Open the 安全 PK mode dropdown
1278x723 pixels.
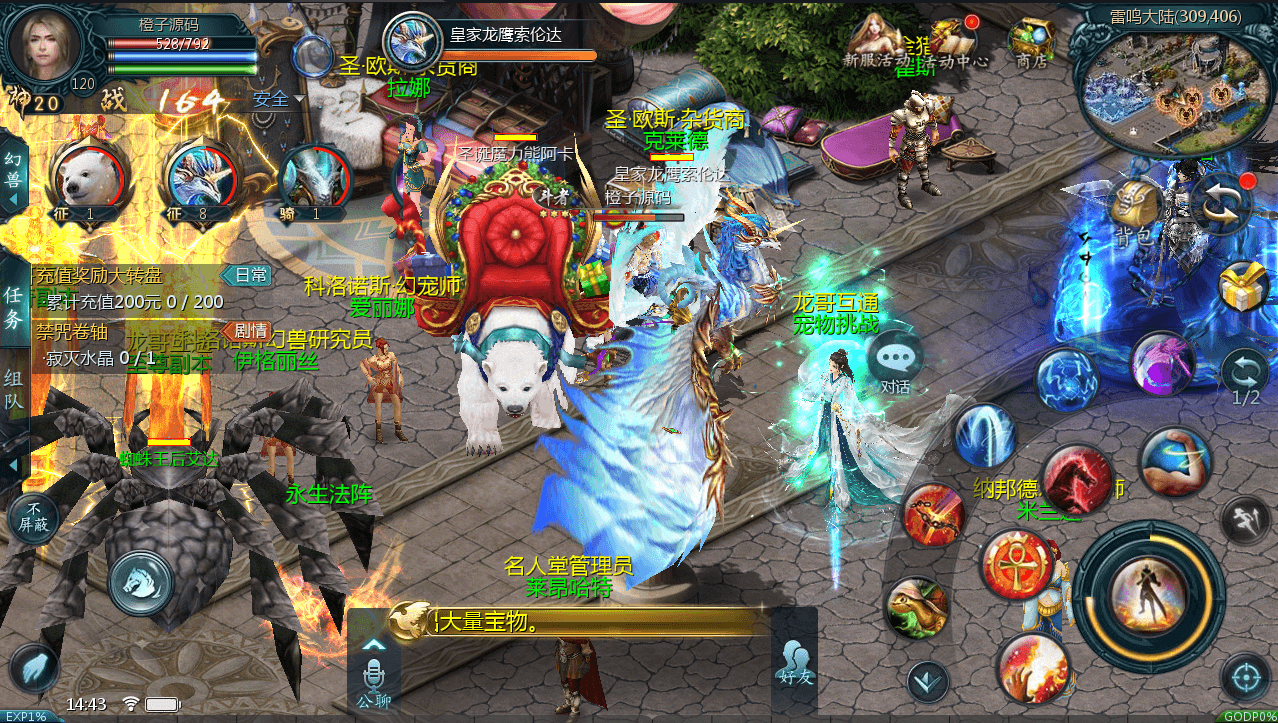click(278, 99)
